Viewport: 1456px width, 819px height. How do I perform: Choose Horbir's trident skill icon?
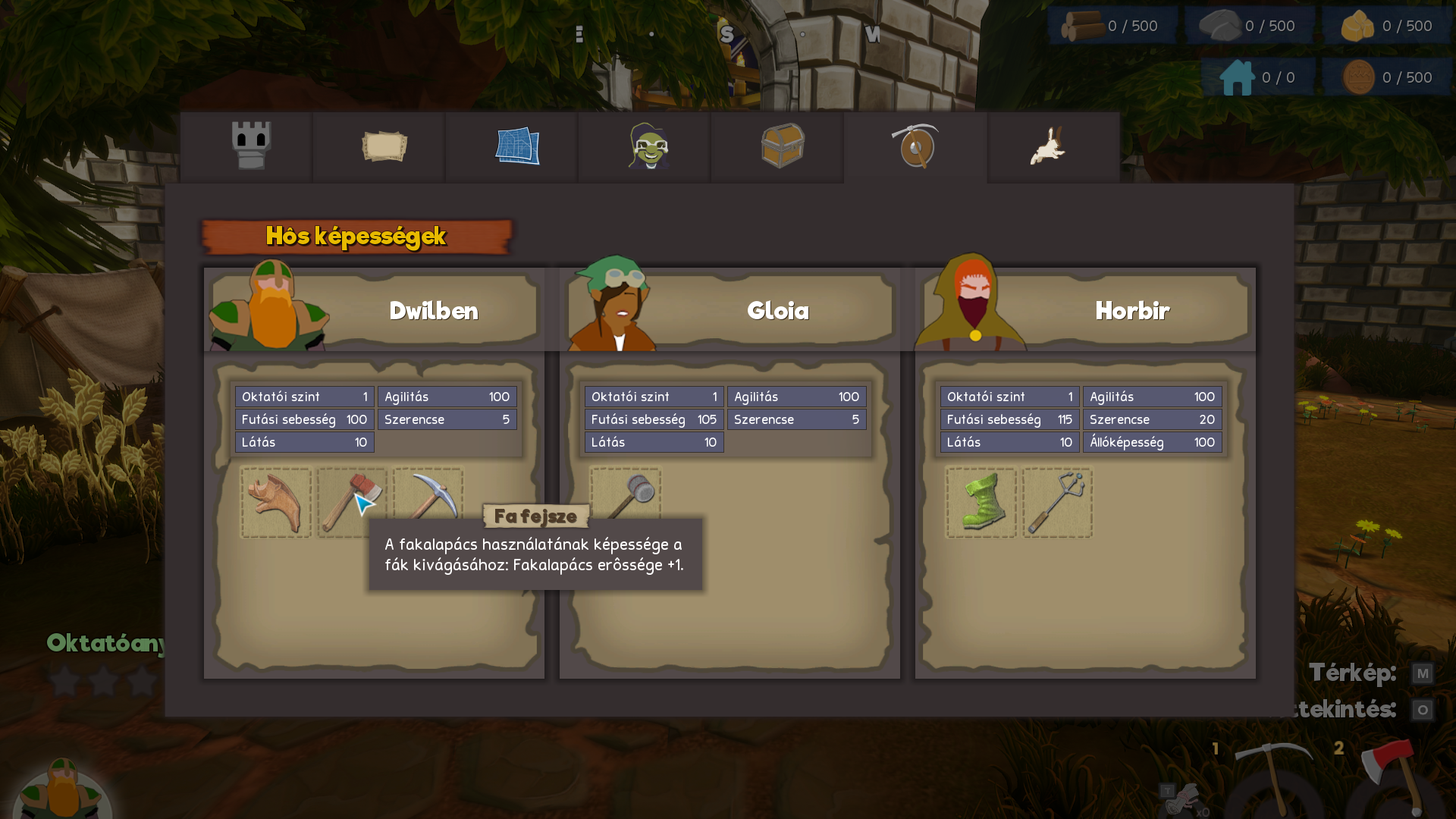click(1057, 503)
